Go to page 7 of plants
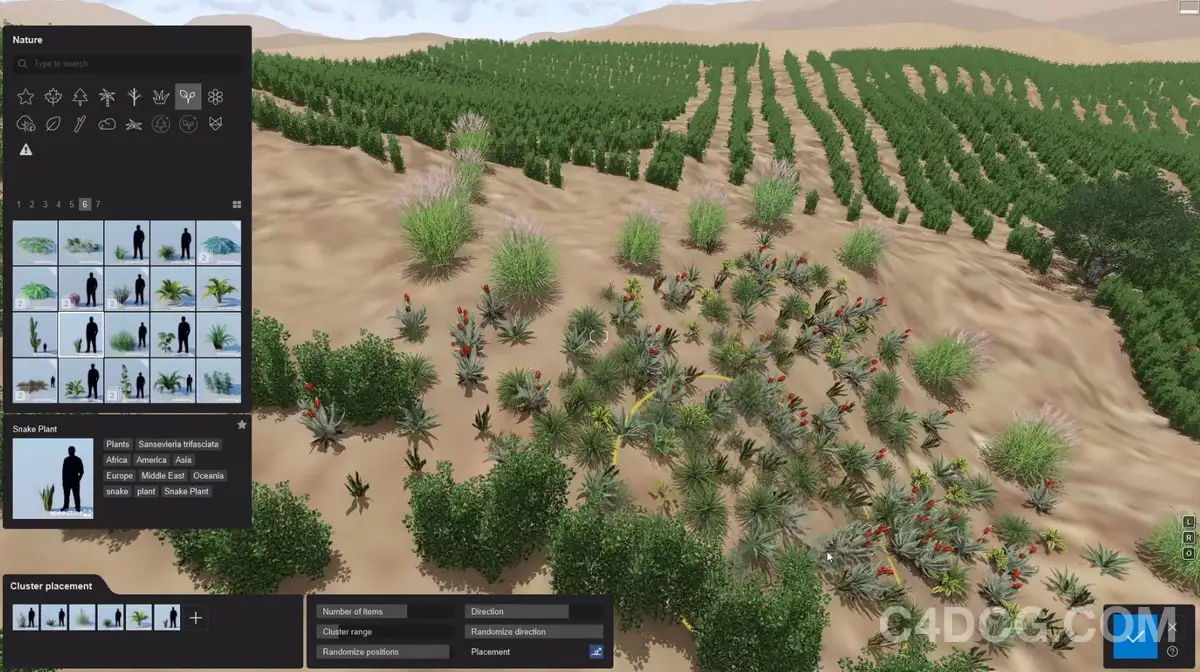1200x672 pixels. [98, 204]
